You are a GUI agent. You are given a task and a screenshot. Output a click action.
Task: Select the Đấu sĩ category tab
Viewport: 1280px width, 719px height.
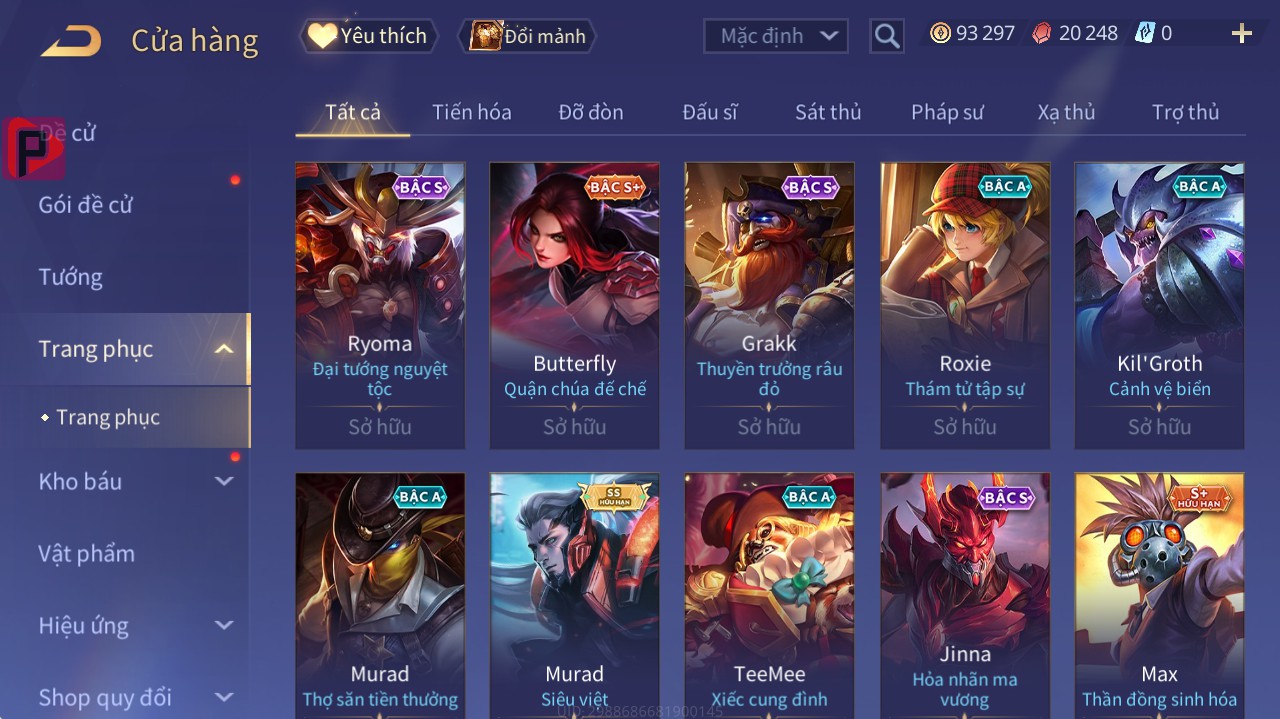709,112
